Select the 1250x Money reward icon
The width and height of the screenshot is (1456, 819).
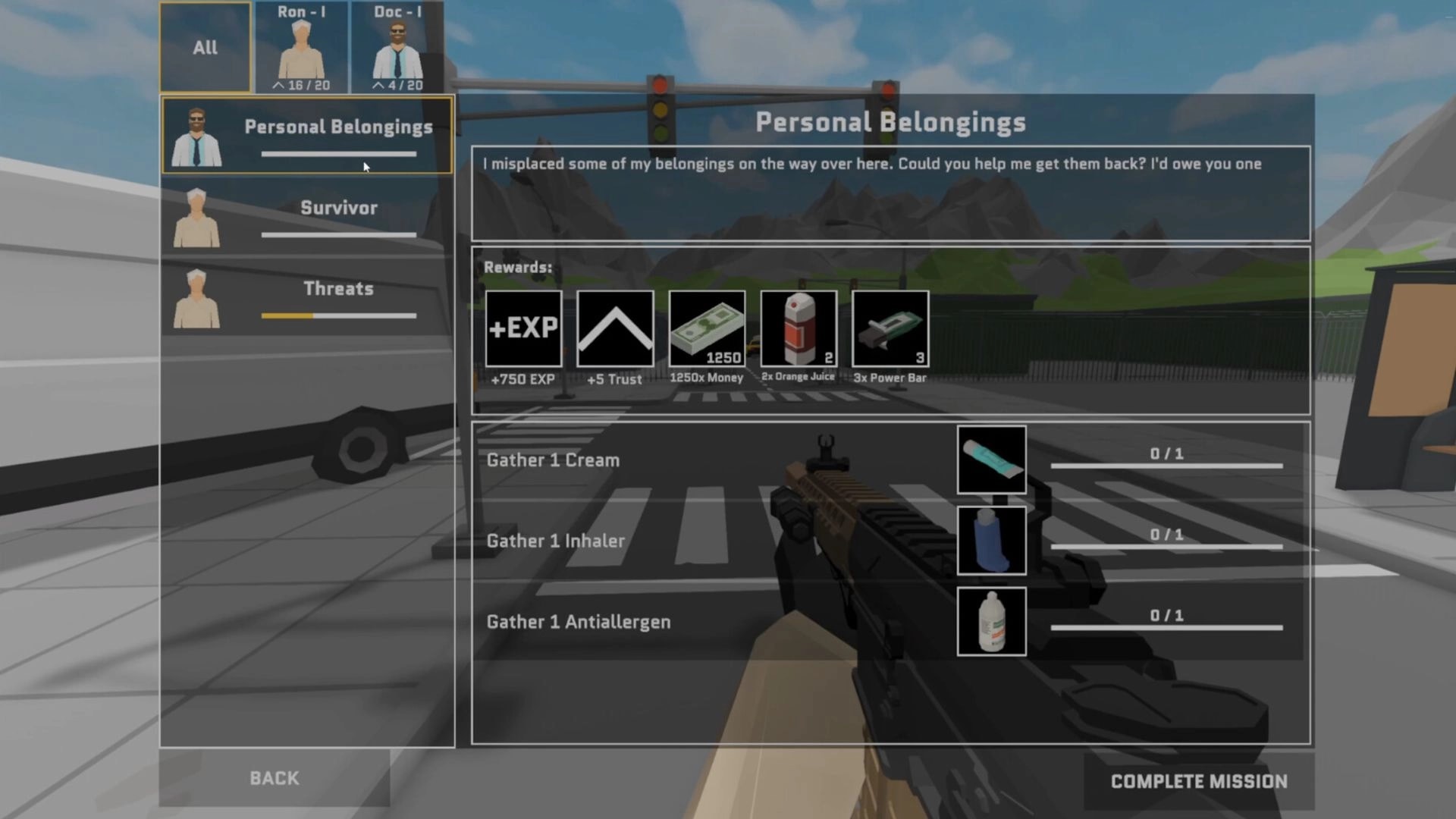coord(706,328)
